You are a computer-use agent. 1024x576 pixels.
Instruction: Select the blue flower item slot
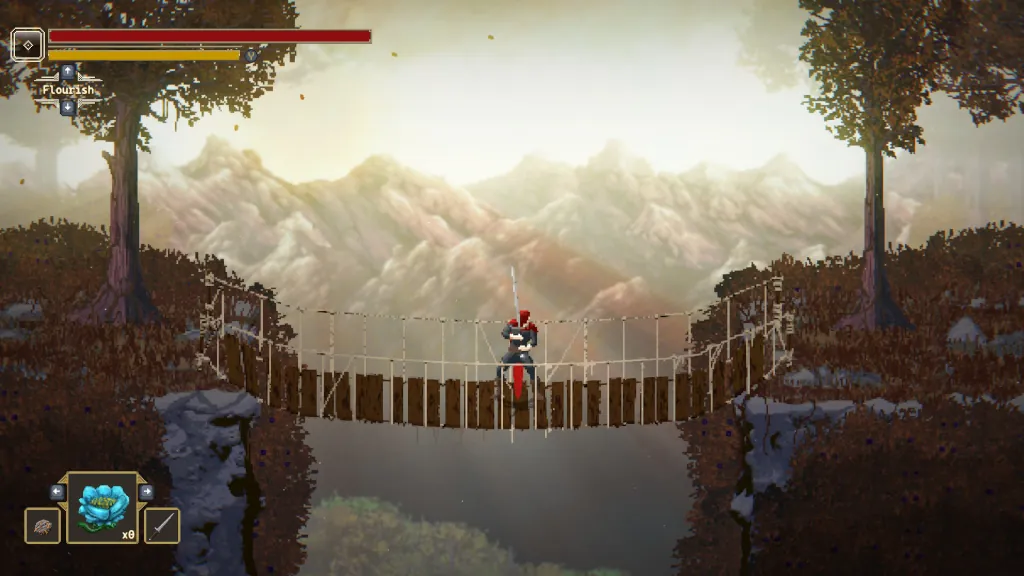point(102,508)
